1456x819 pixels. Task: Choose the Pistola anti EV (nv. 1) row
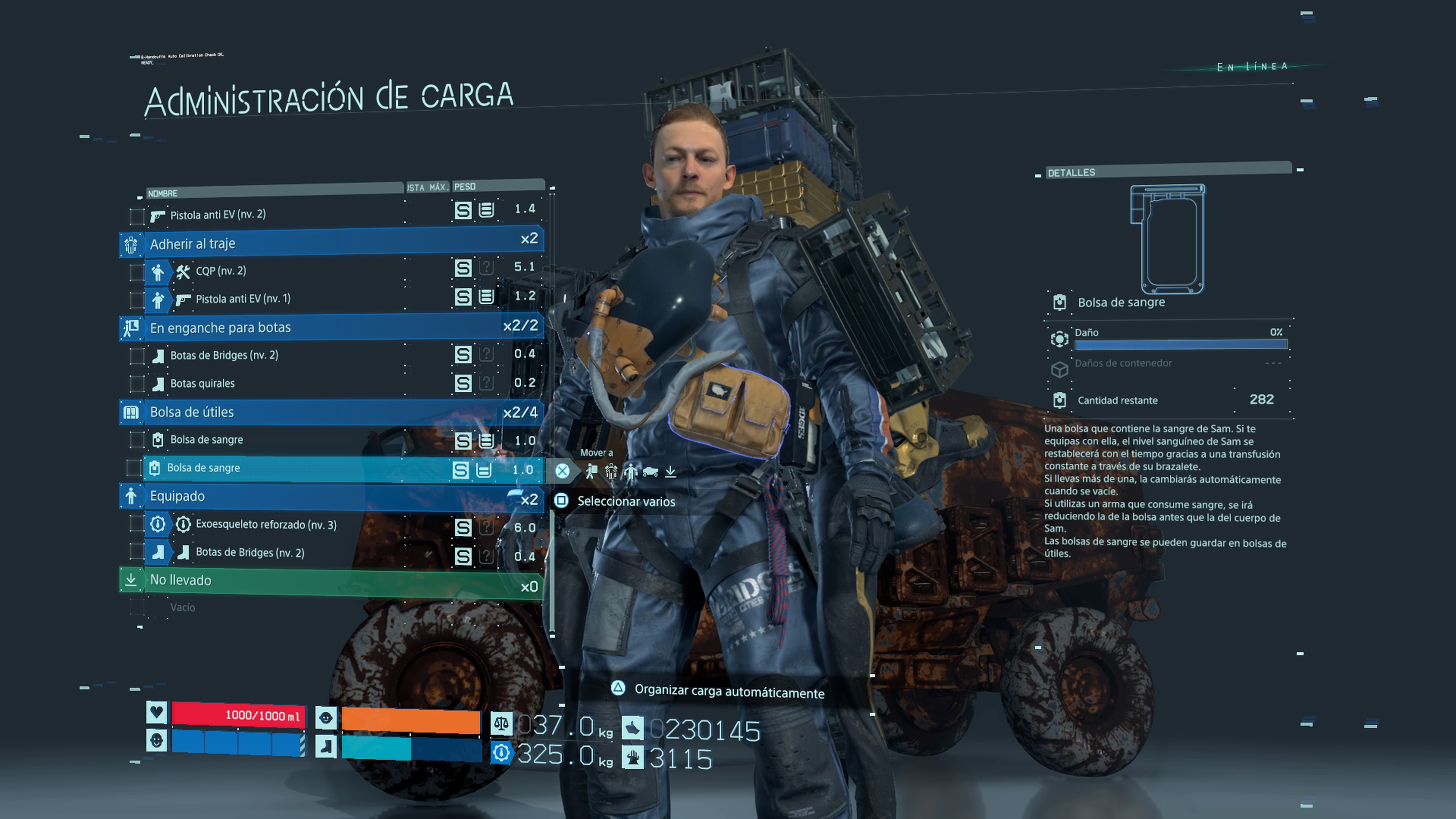click(x=243, y=298)
